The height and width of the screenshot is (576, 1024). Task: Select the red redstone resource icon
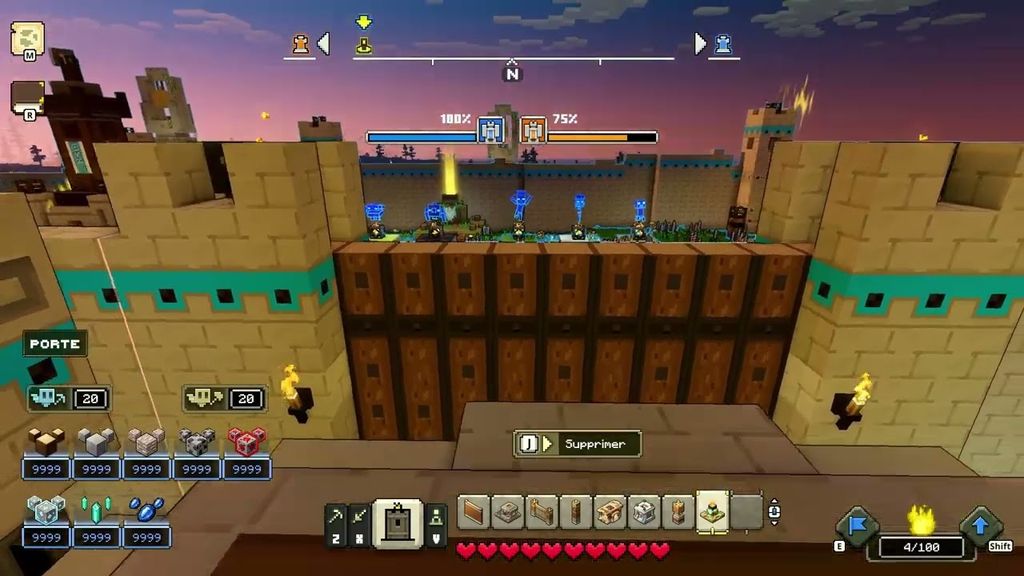point(246,442)
